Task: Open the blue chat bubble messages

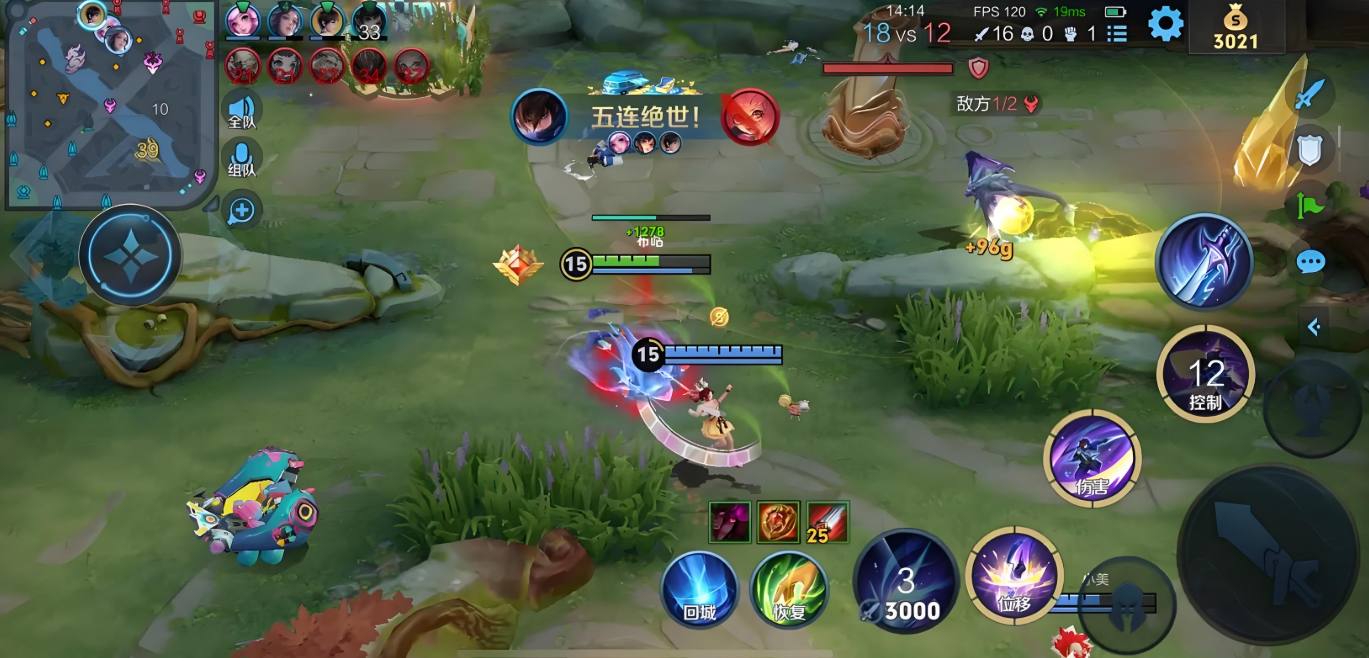Action: click(1310, 263)
